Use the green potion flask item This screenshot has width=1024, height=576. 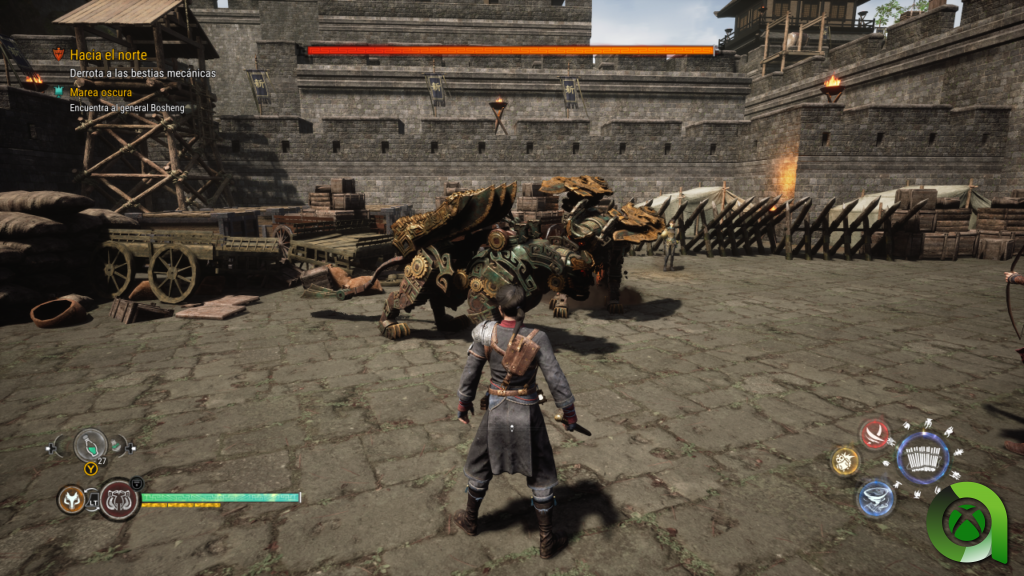[x=90, y=444]
